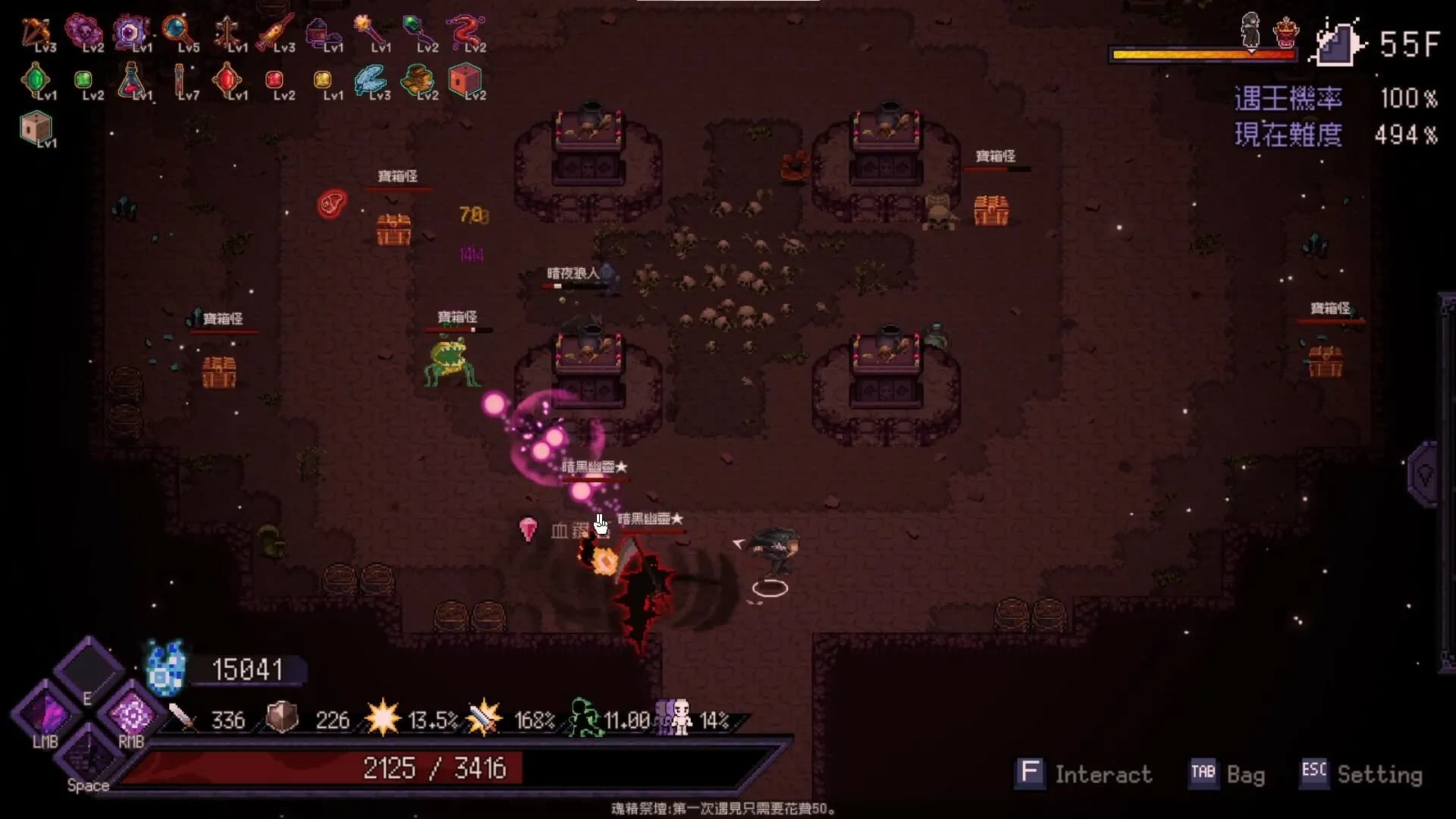The width and height of the screenshot is (1456, 819).
Task: Click the Lv7 red vial item
Action: click(x=180, y=80)
